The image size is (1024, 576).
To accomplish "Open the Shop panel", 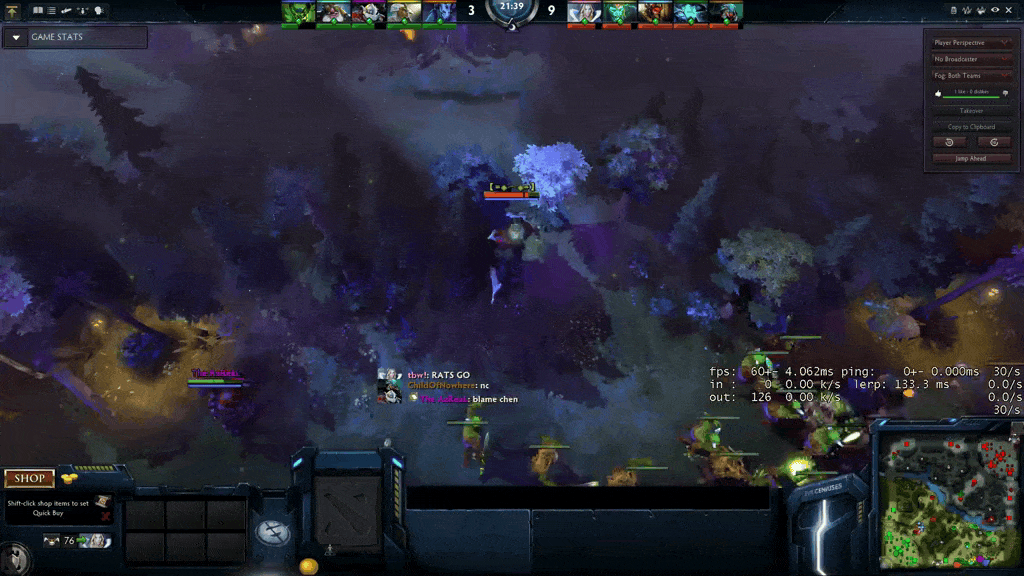I will click(x=29, y=479).
